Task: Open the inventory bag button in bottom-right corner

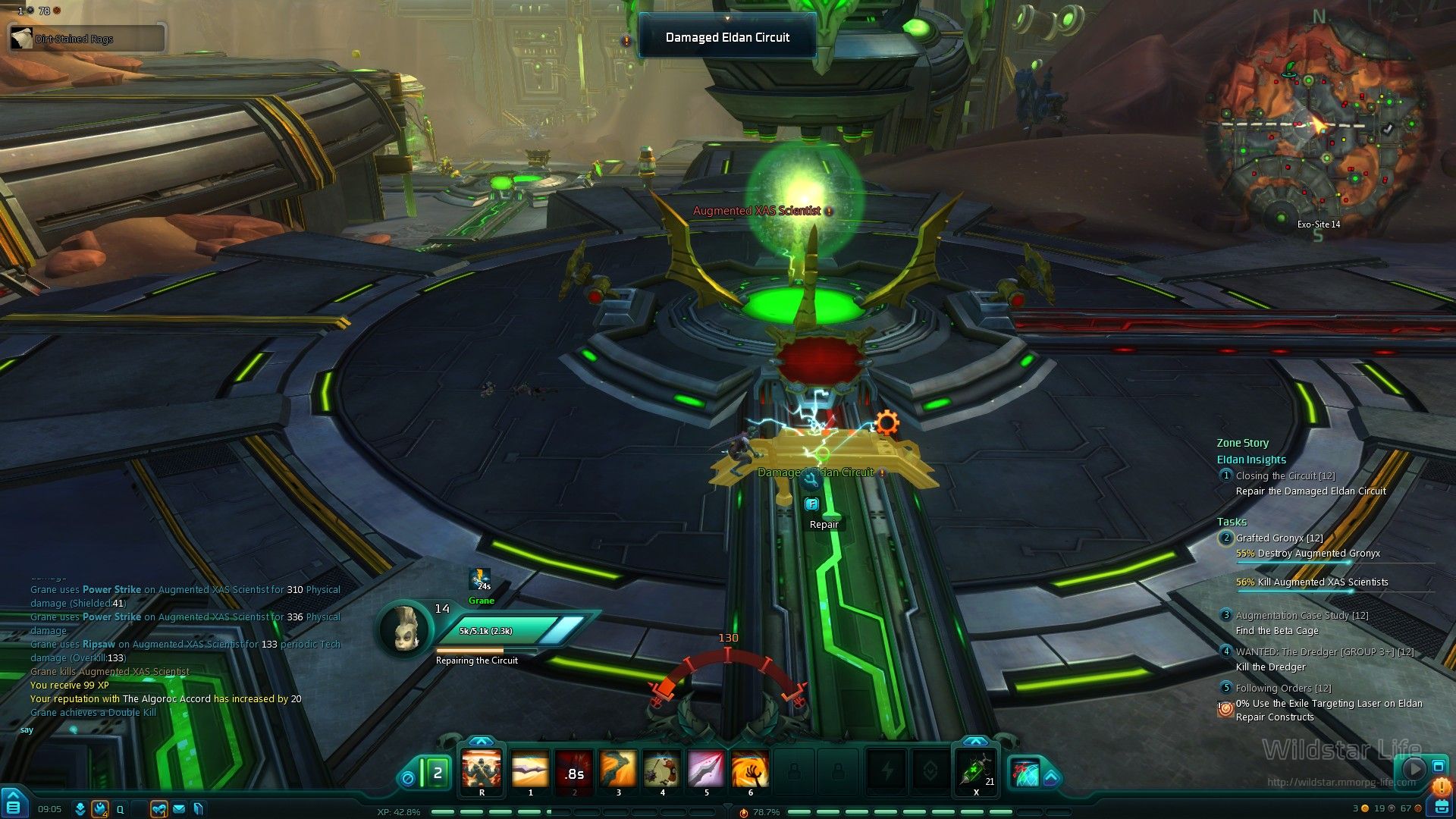Action: pos(1440,807)
